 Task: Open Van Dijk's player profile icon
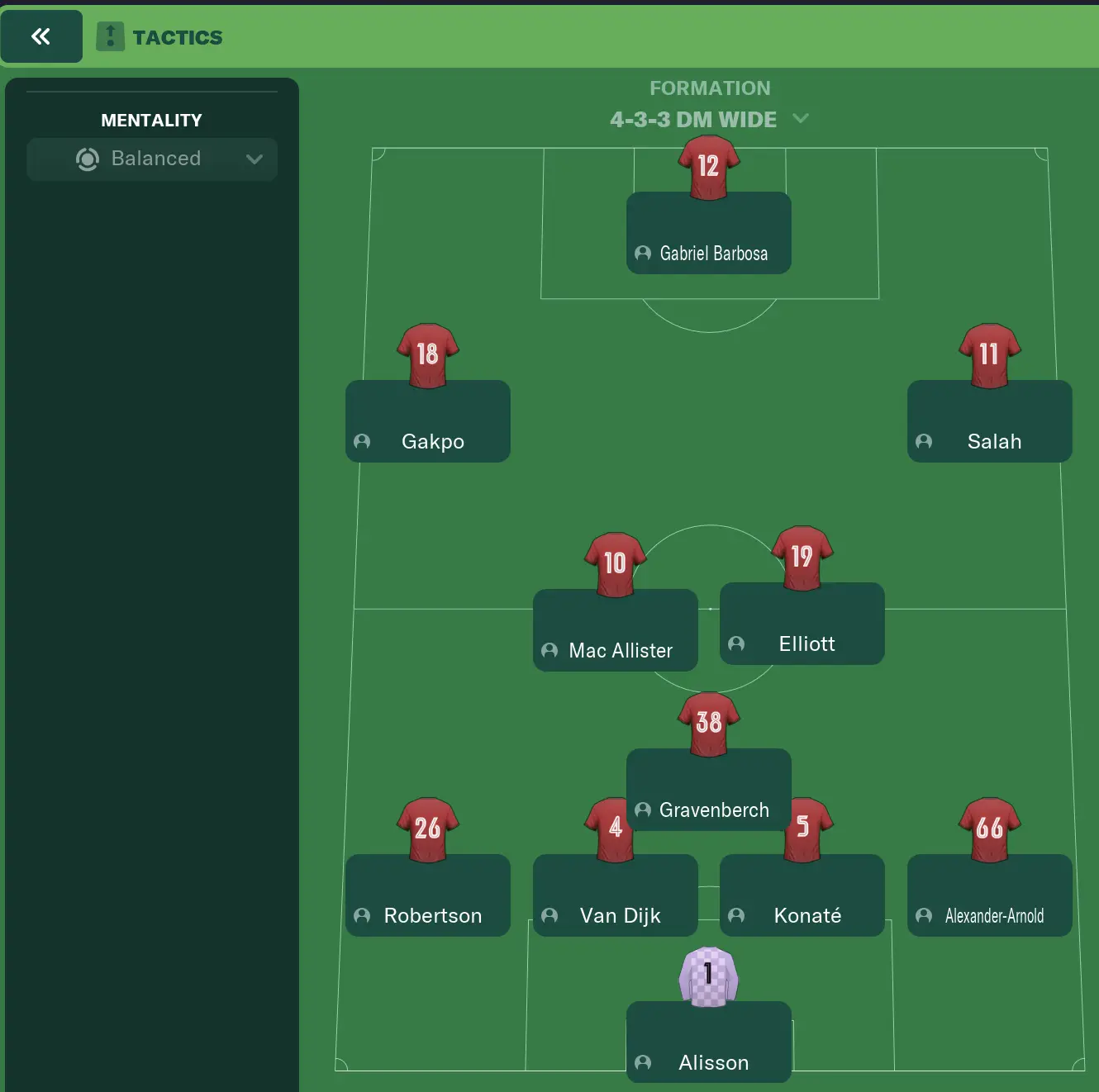pos(549,916)
